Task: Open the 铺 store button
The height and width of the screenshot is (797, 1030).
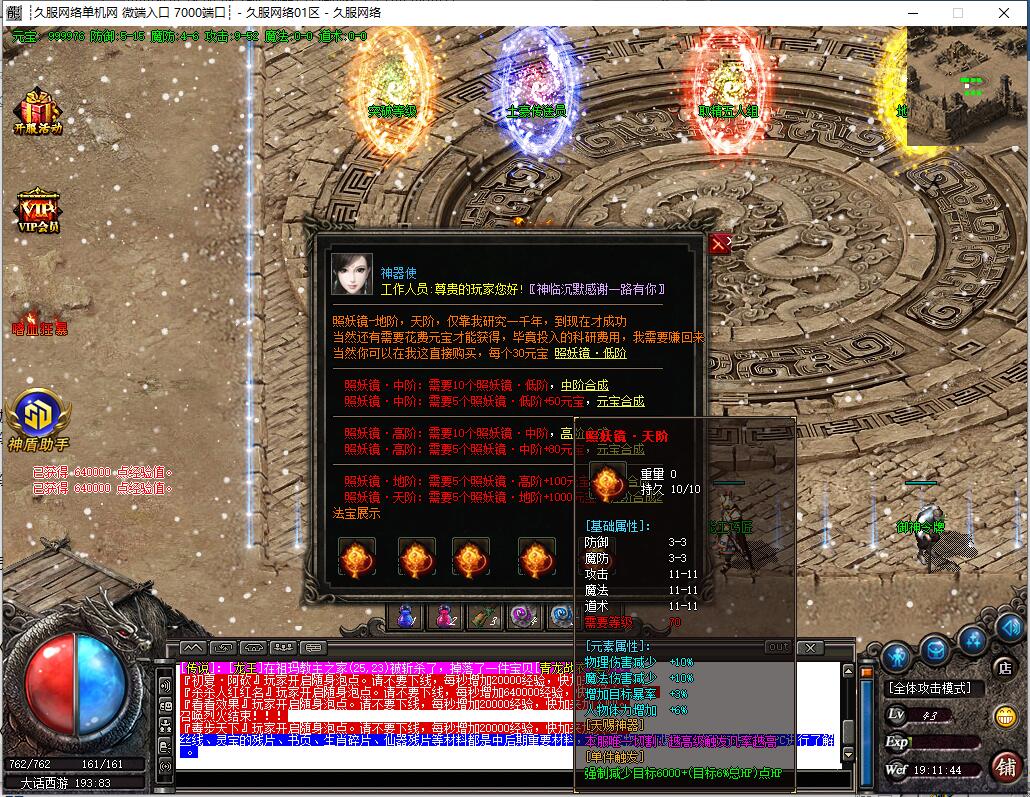Action: point(1005,765)
